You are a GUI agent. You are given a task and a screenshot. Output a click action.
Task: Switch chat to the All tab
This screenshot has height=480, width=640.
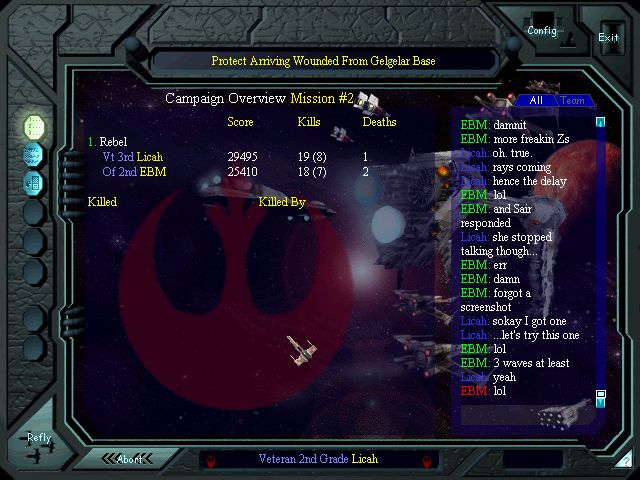point(537,101)
